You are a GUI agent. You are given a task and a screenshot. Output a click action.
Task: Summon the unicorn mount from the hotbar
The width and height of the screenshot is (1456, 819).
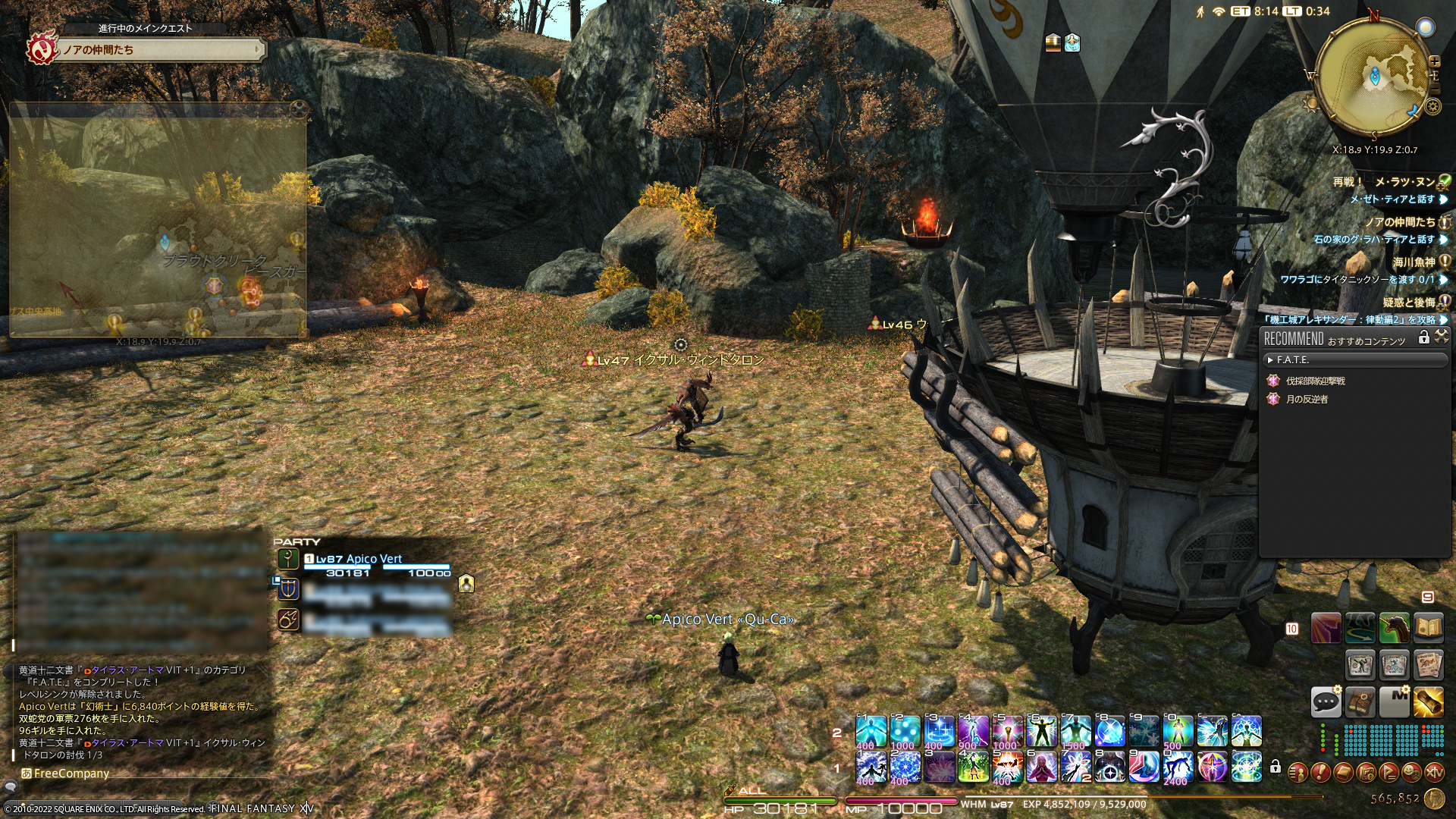point(1394,628)
